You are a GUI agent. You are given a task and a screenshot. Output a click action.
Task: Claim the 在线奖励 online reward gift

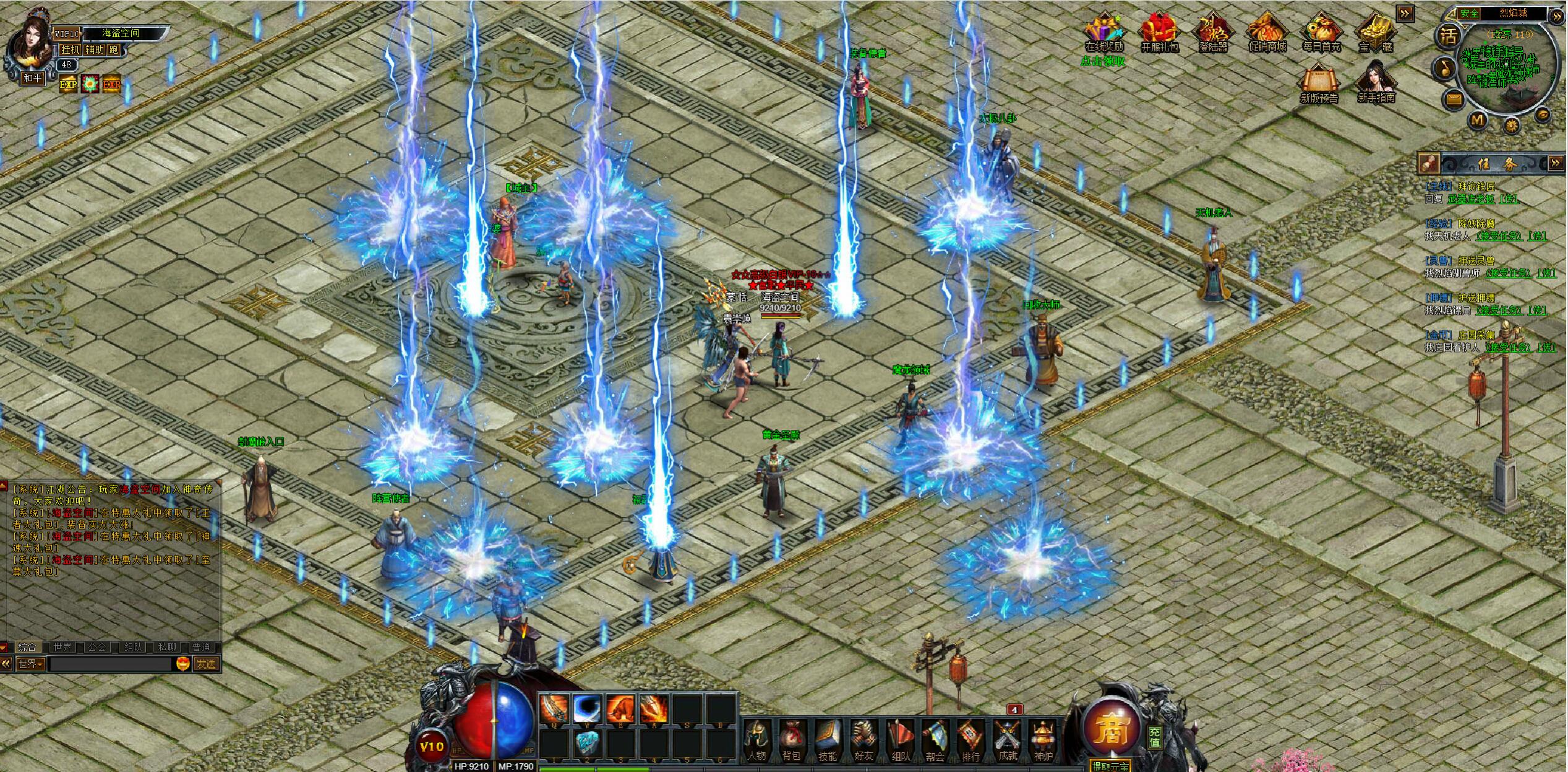(1104, 33)
